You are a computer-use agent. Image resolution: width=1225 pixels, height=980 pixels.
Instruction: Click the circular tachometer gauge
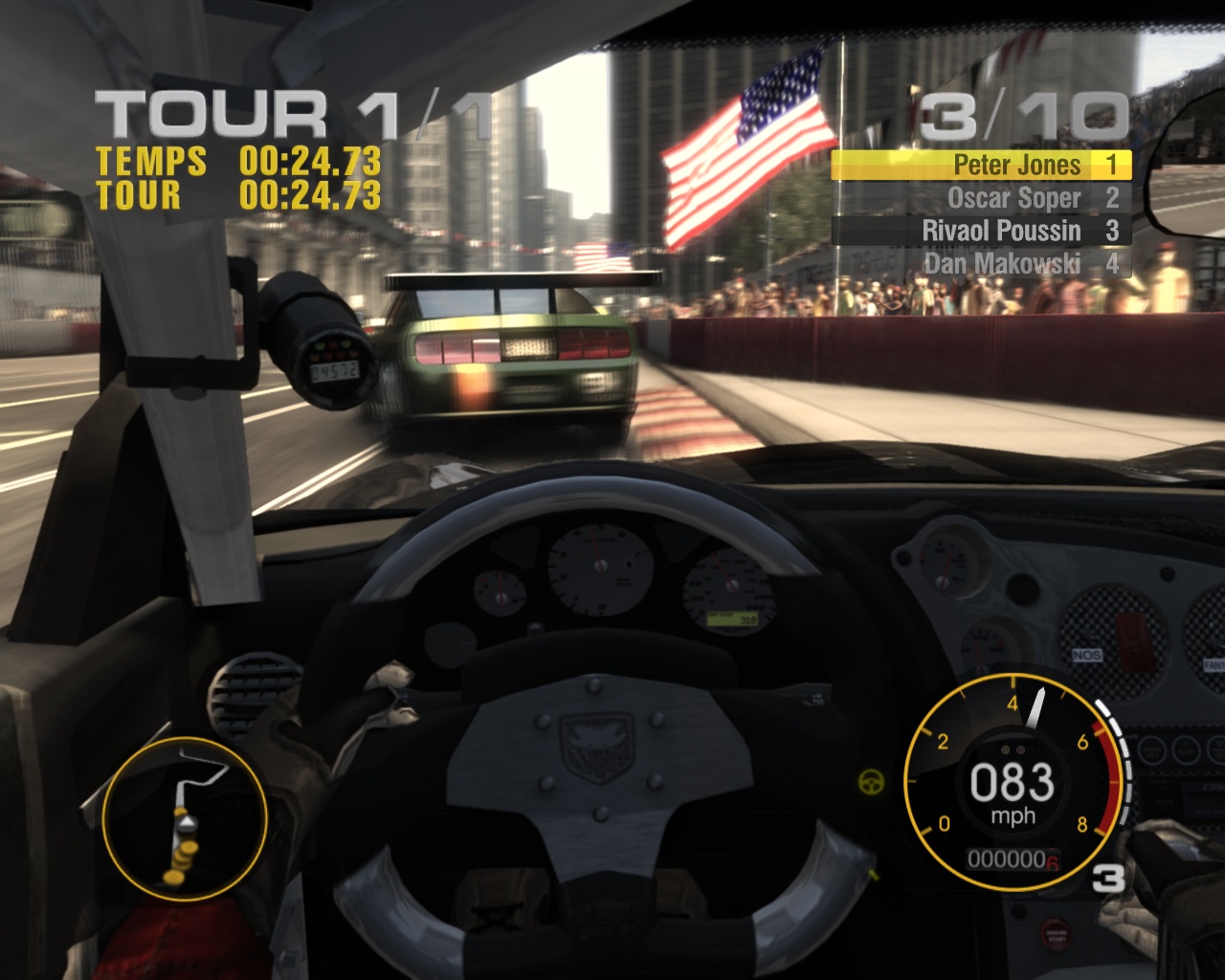tap(1013, 783)
